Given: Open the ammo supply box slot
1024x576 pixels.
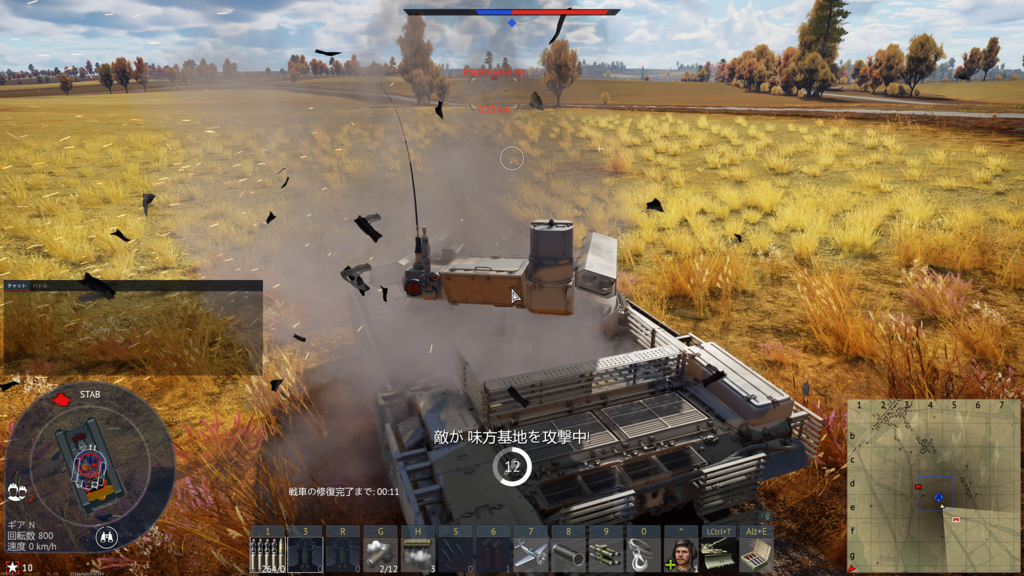Looking at the screenshot, I should point(757,553).
